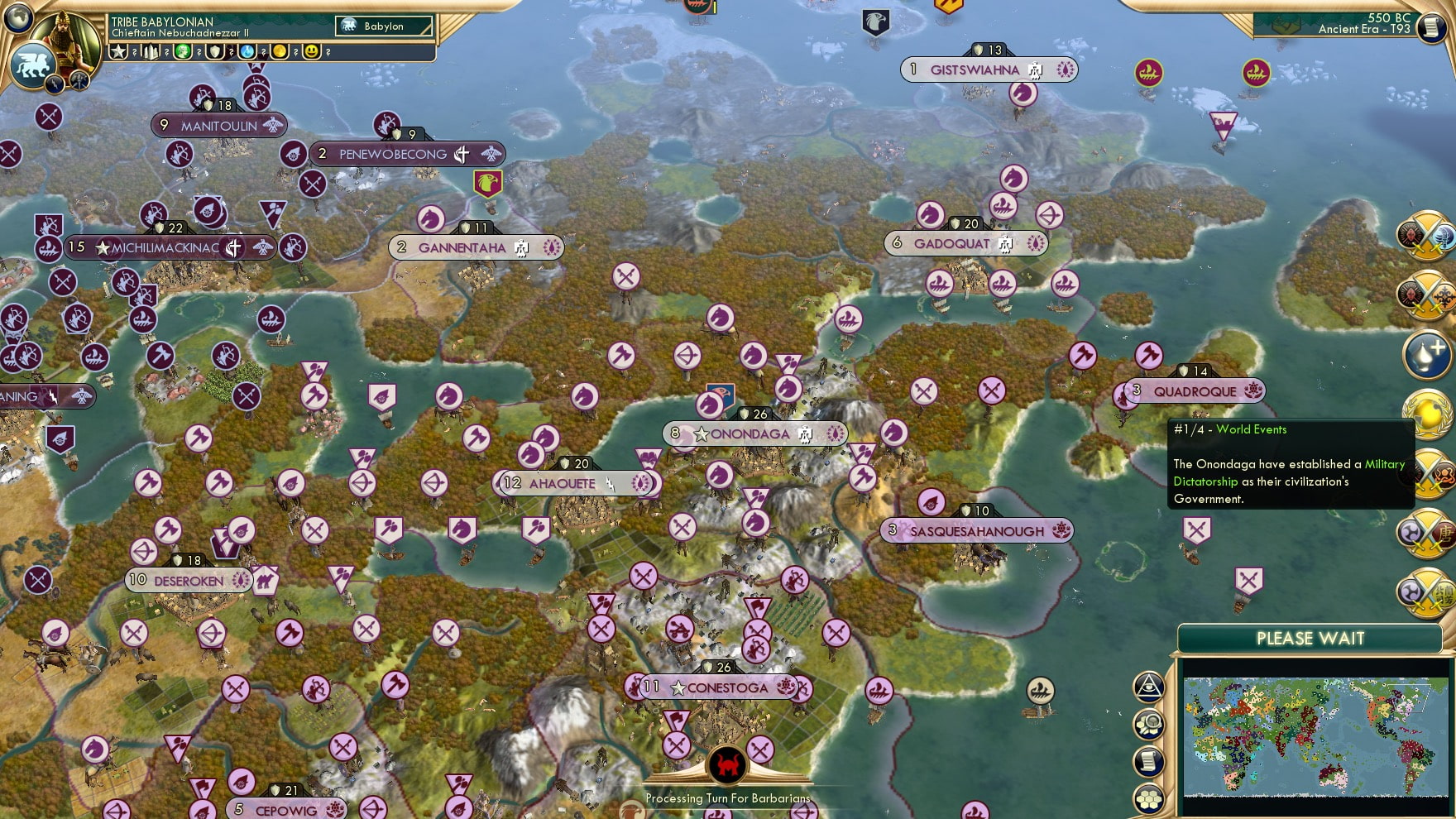Open the espionage eye pyramid icon beside minimap
1456x819 pixels.
1148,687
